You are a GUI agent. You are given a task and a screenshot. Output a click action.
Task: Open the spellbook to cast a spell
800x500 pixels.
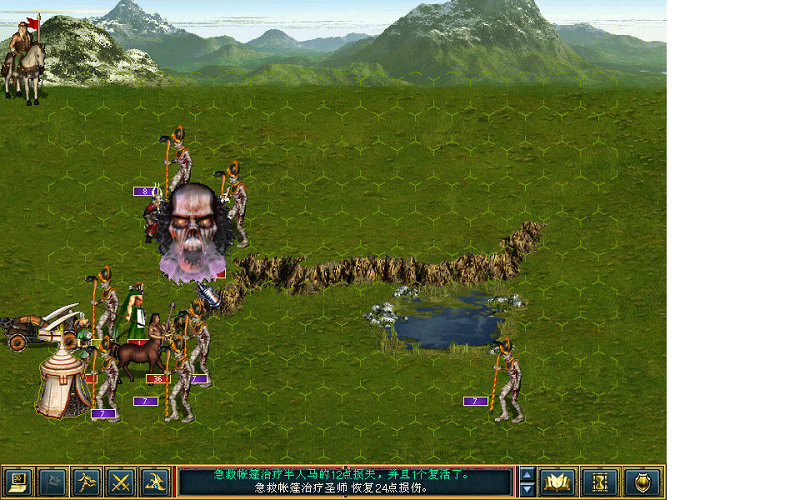coord(558,482)
